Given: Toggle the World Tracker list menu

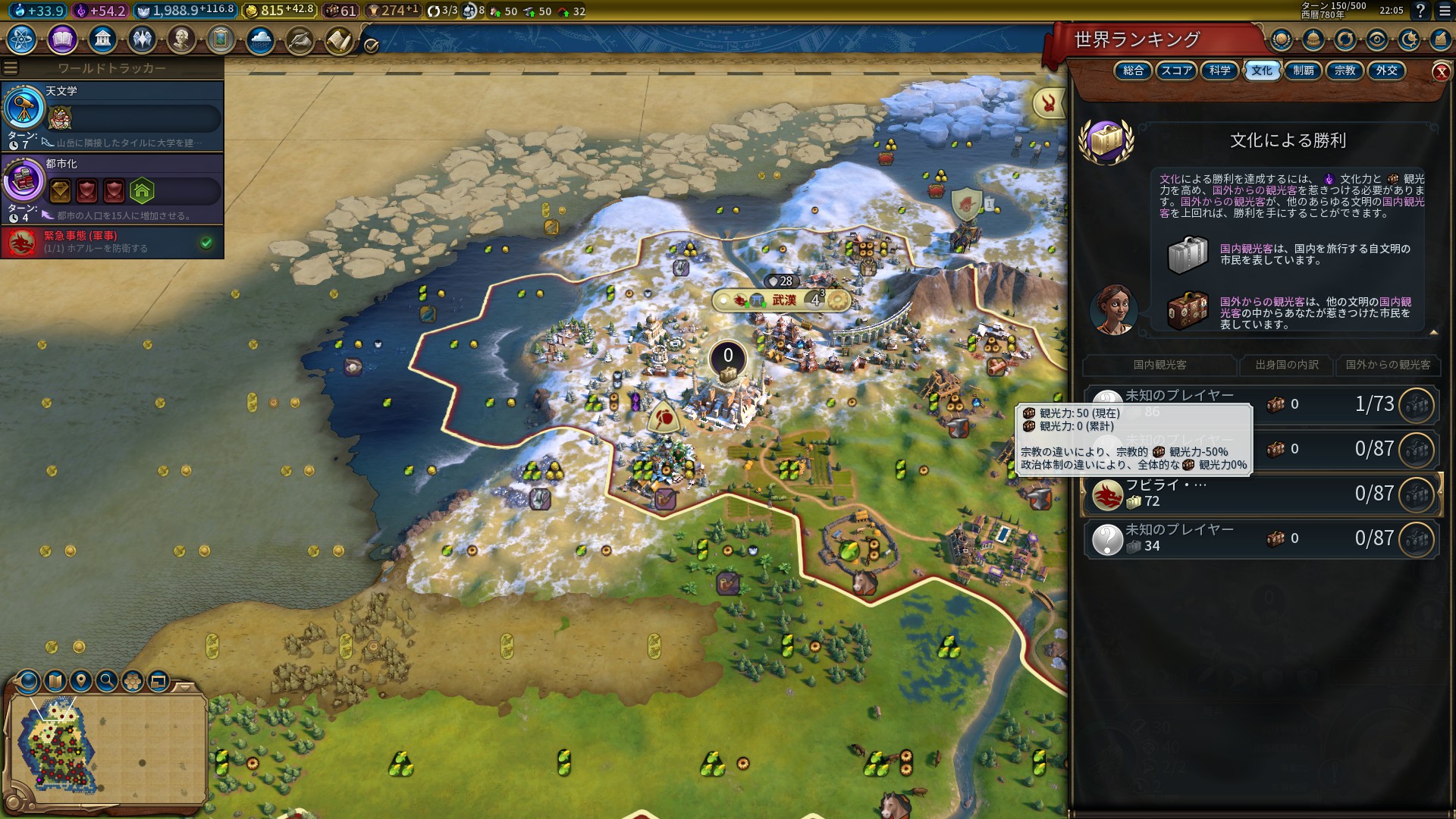Looking at the screenshot, I should pos(11,68).
